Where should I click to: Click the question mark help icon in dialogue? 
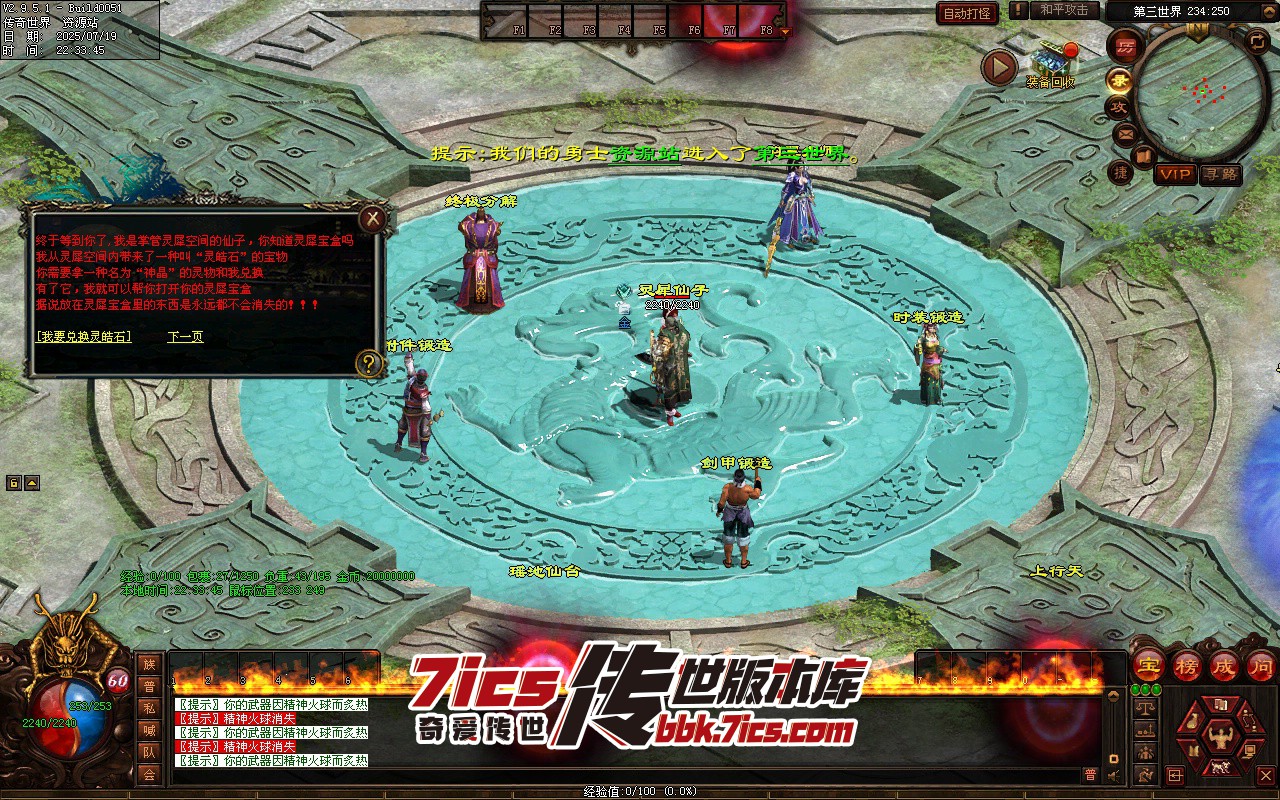tap(369, 363)
